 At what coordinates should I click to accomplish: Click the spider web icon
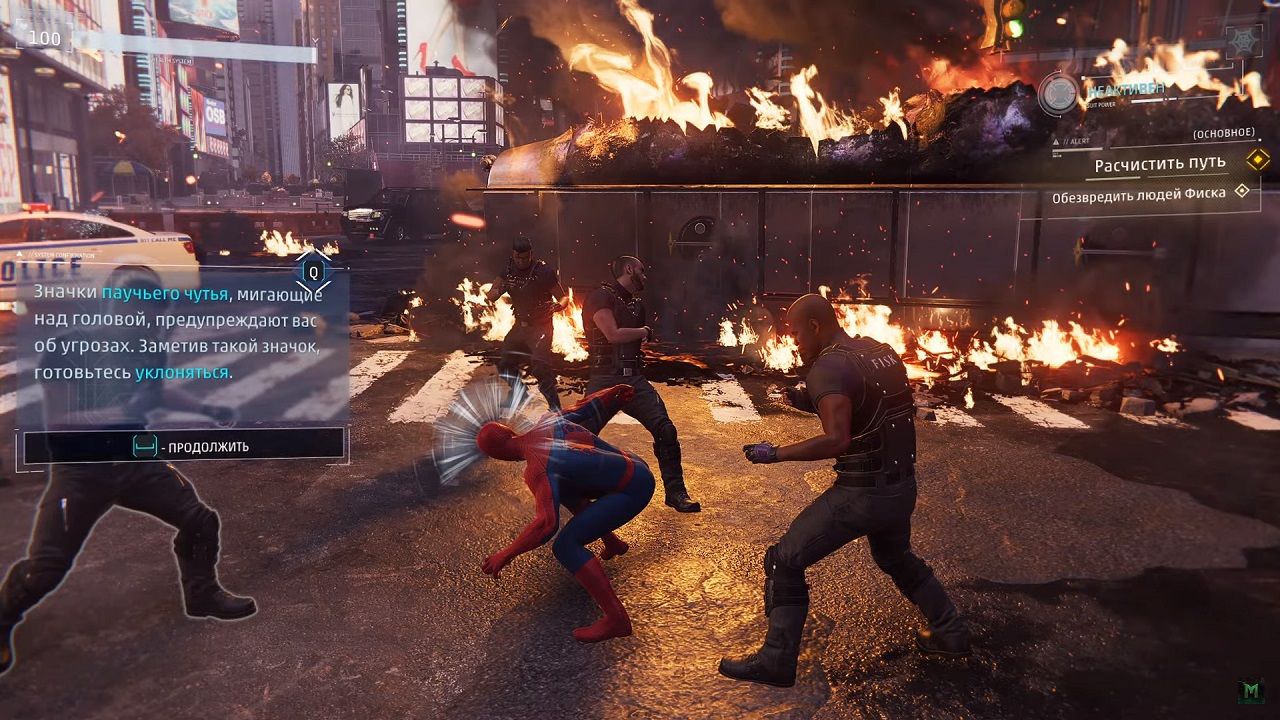pyautogui.click(x=1243, y=42)
